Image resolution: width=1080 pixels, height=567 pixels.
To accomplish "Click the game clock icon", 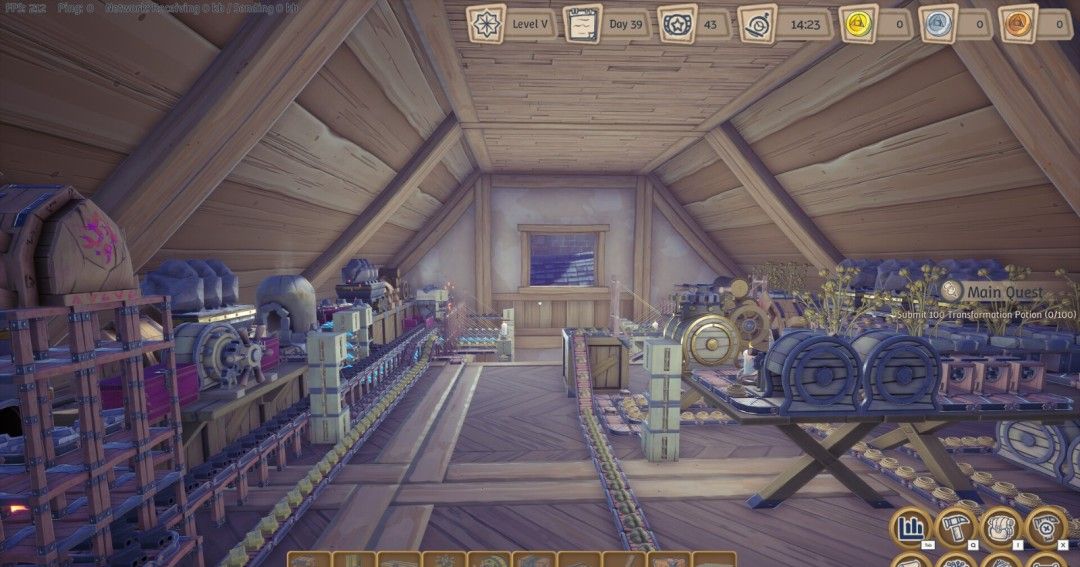I will pyautogui.click(x=757, y=23).
